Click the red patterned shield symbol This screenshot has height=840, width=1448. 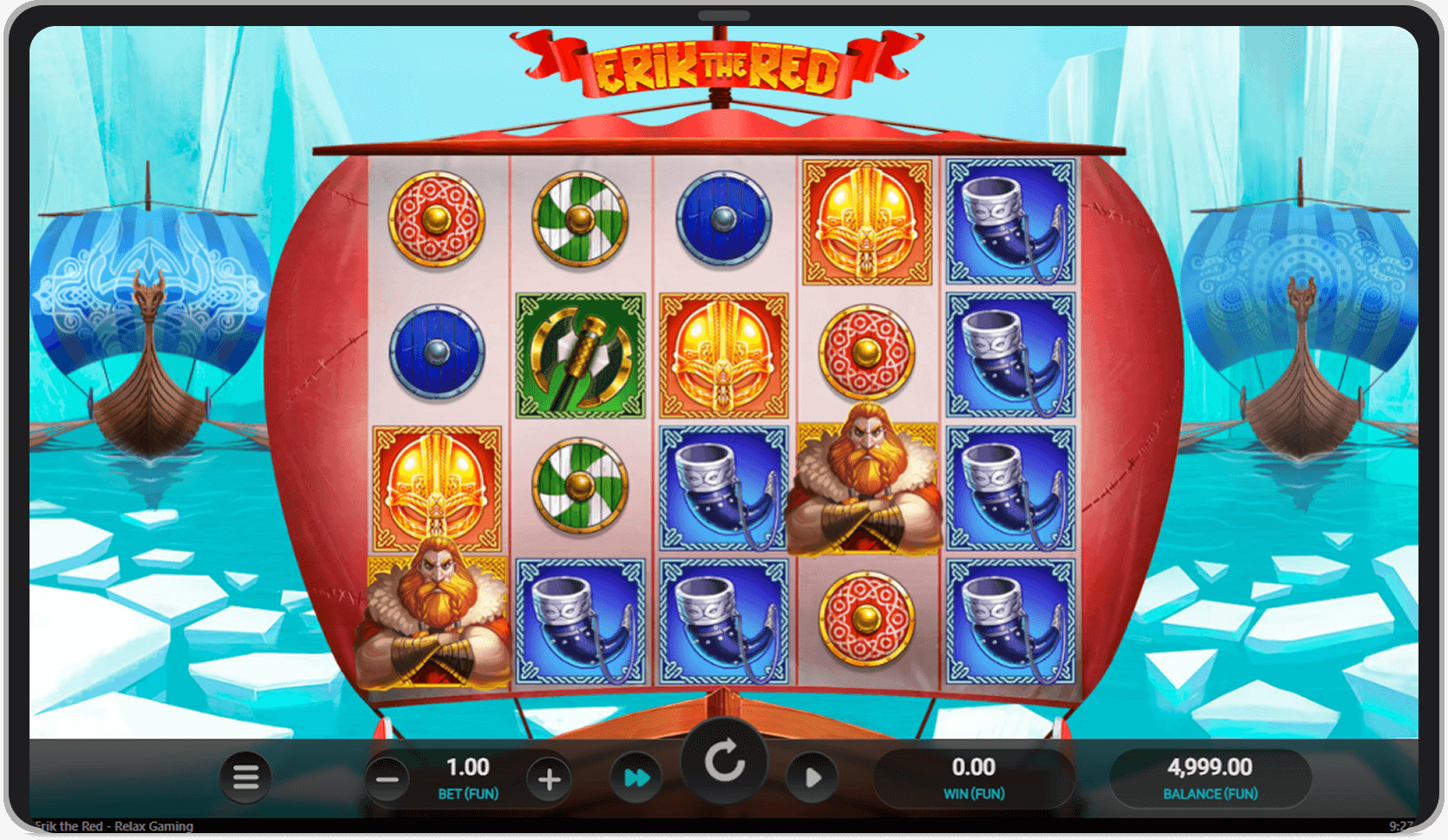coord(437,219)
